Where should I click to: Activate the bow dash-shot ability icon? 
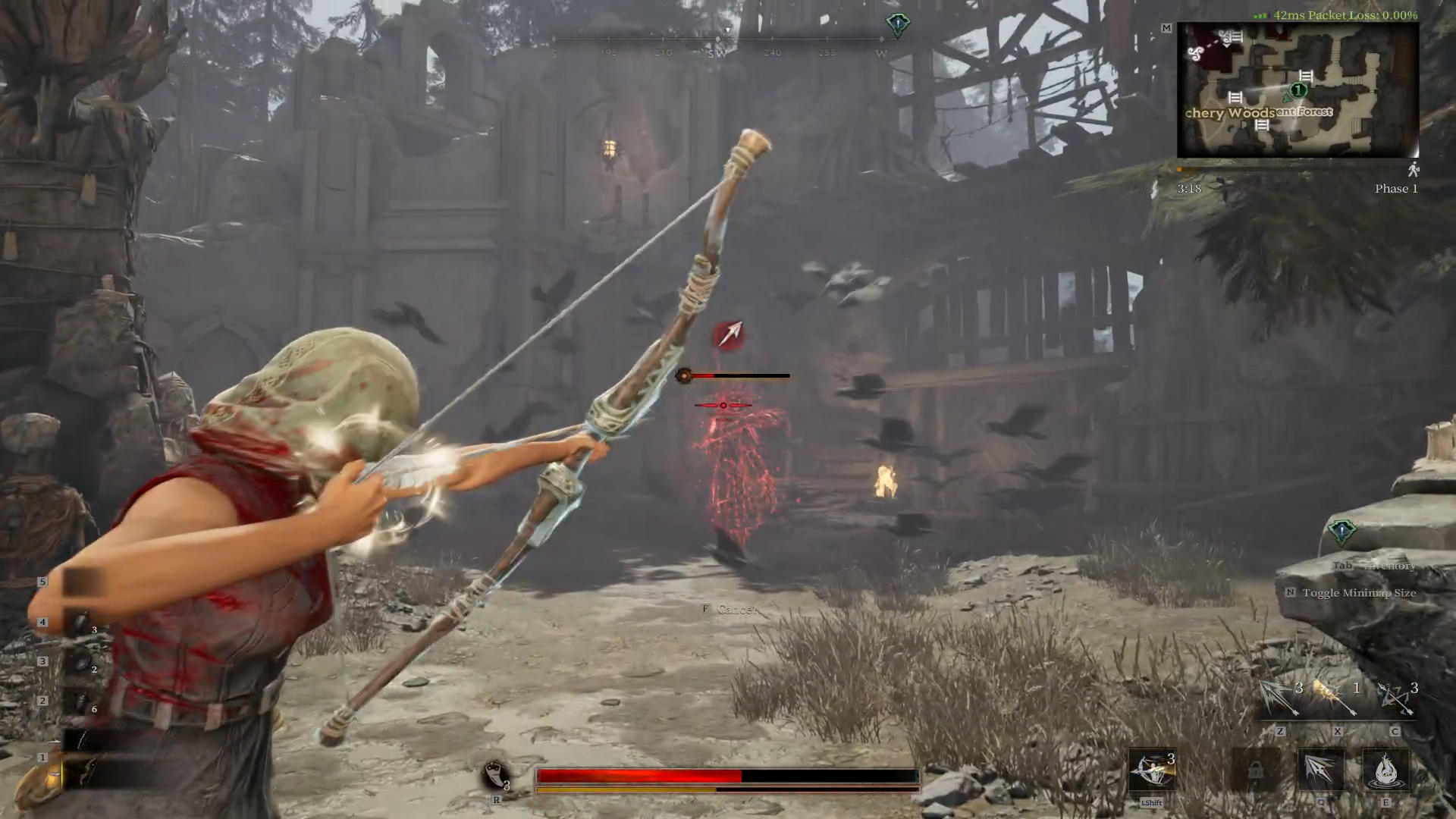pos(1151,770)
